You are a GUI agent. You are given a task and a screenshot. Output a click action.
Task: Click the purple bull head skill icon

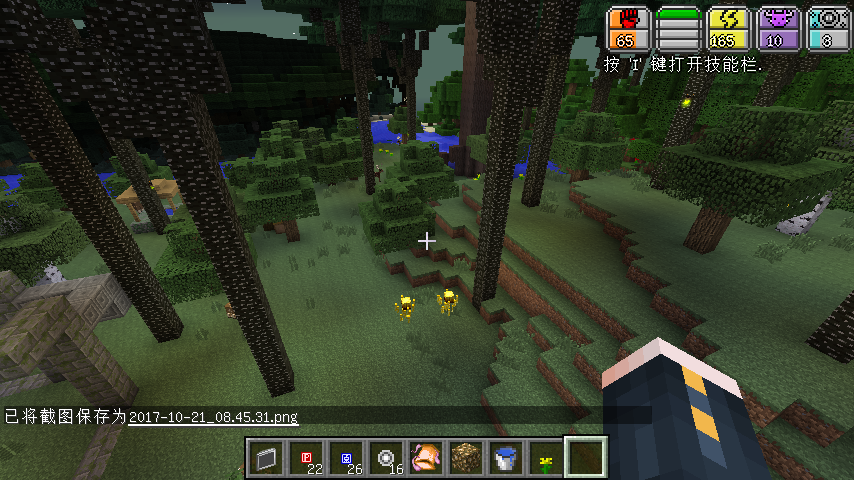(x=779, y=21)
